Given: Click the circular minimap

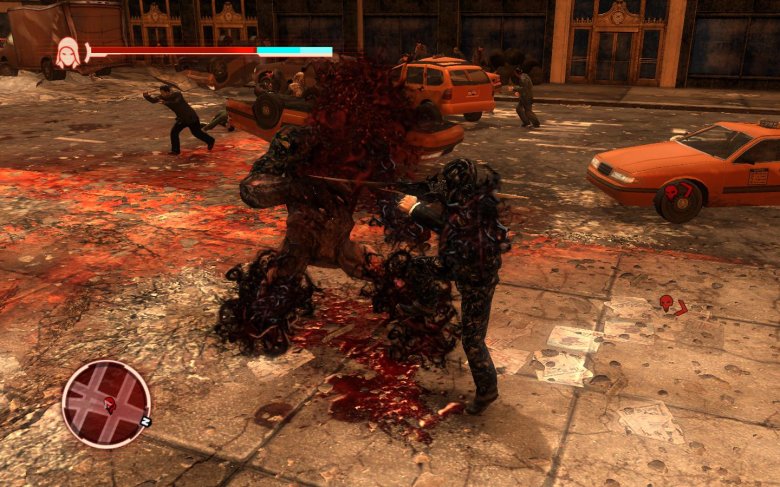Looking at the screenshot, I should click(106, 403).
